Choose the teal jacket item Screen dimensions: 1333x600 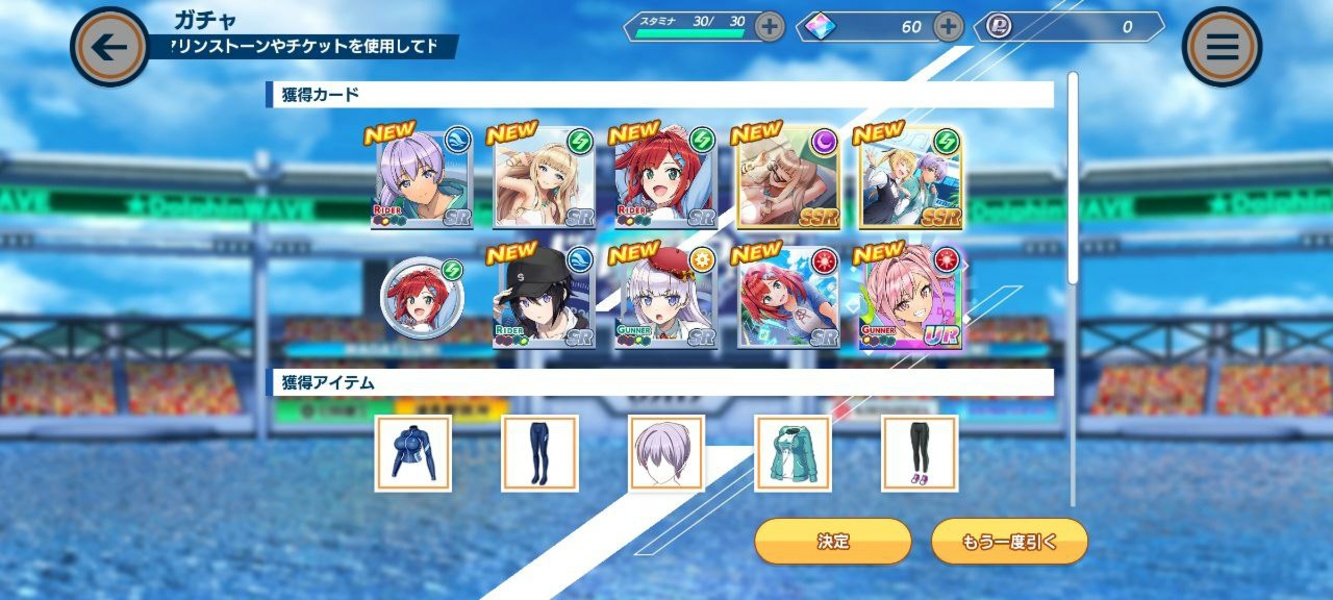click(793, 454)
